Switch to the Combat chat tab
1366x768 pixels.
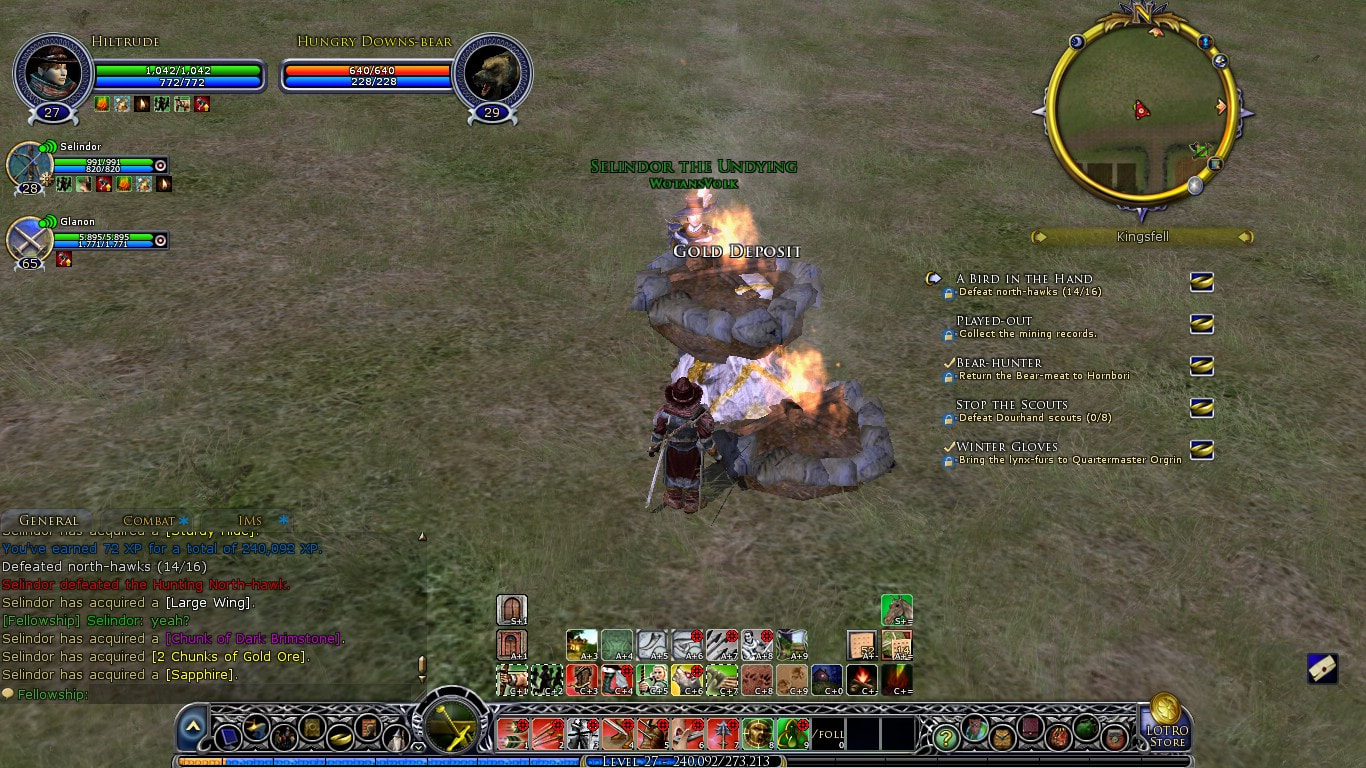[x=148, y=520]
